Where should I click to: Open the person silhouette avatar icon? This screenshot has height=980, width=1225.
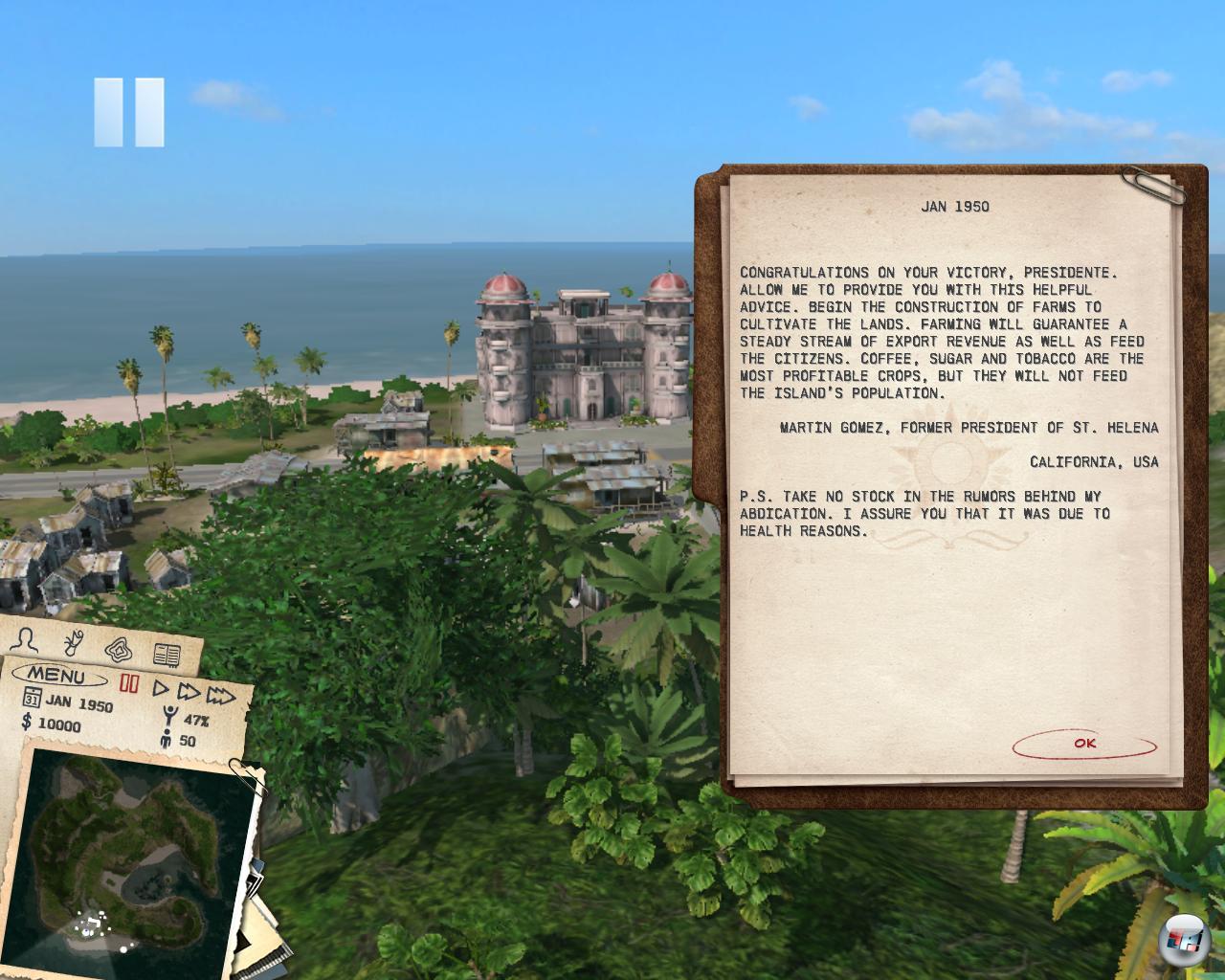[x=28, y=641]
